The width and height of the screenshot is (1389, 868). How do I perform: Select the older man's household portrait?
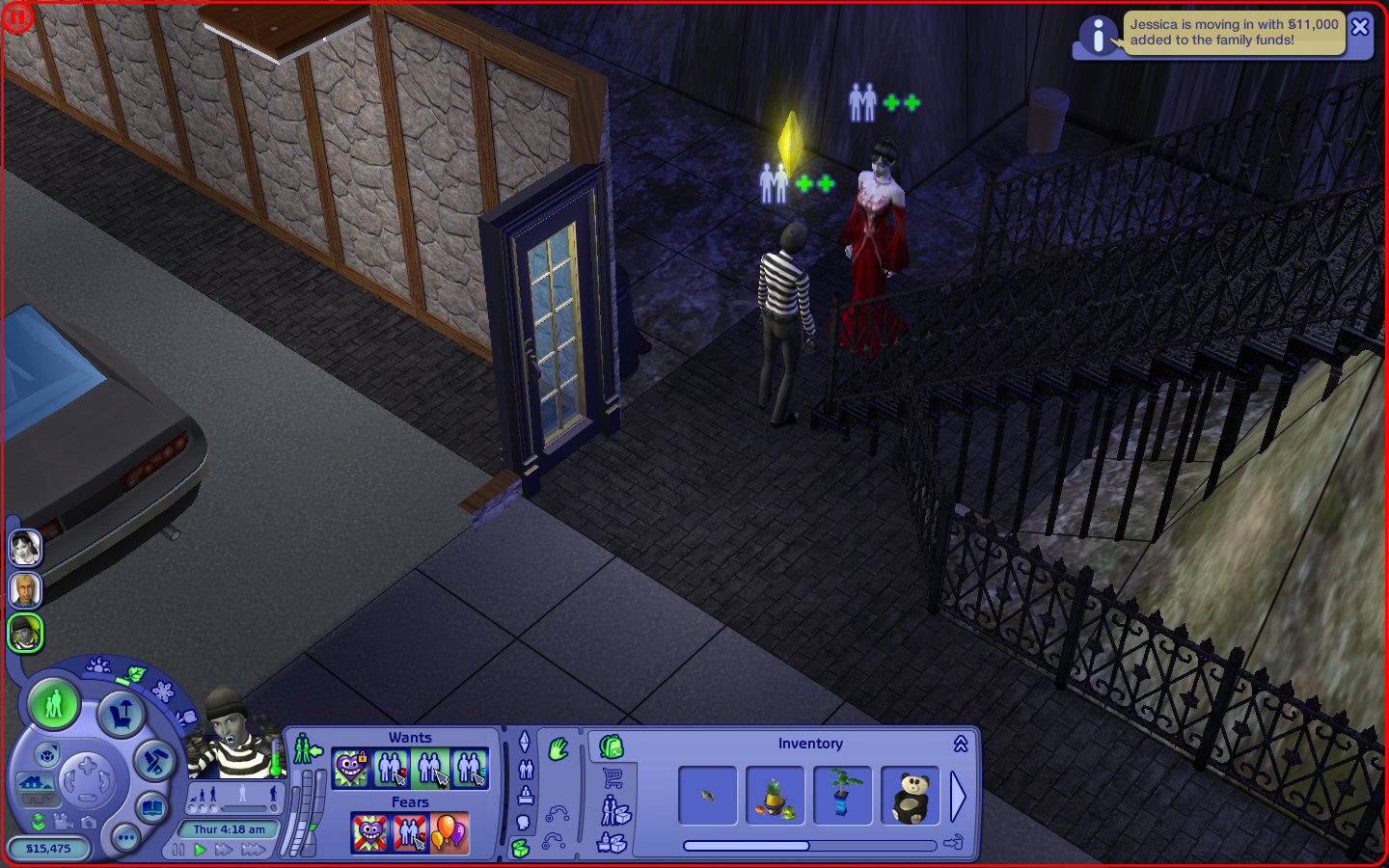coord(25,589)
